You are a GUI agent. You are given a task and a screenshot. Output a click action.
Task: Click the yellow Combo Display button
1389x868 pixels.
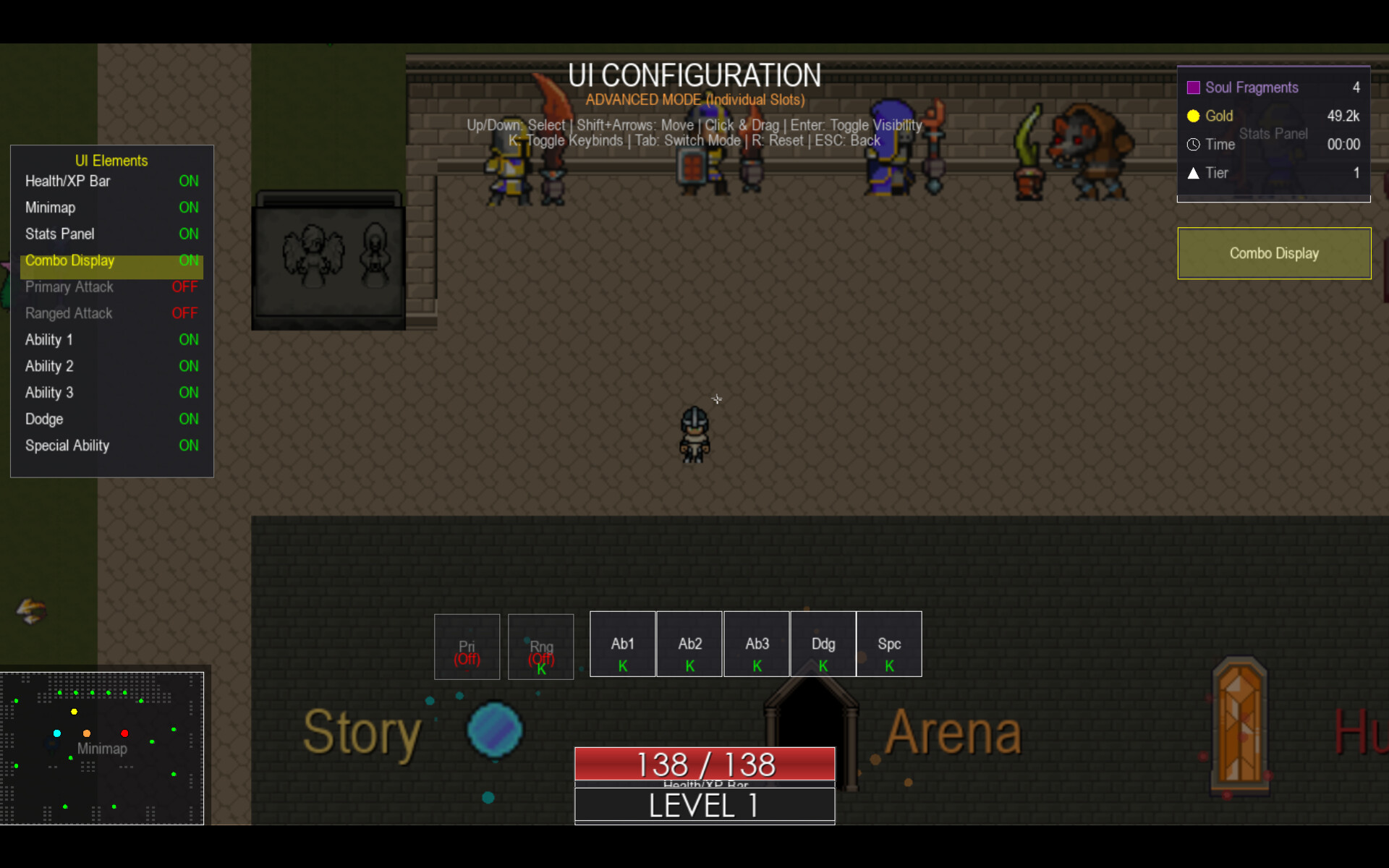[x=1273, y=253]
